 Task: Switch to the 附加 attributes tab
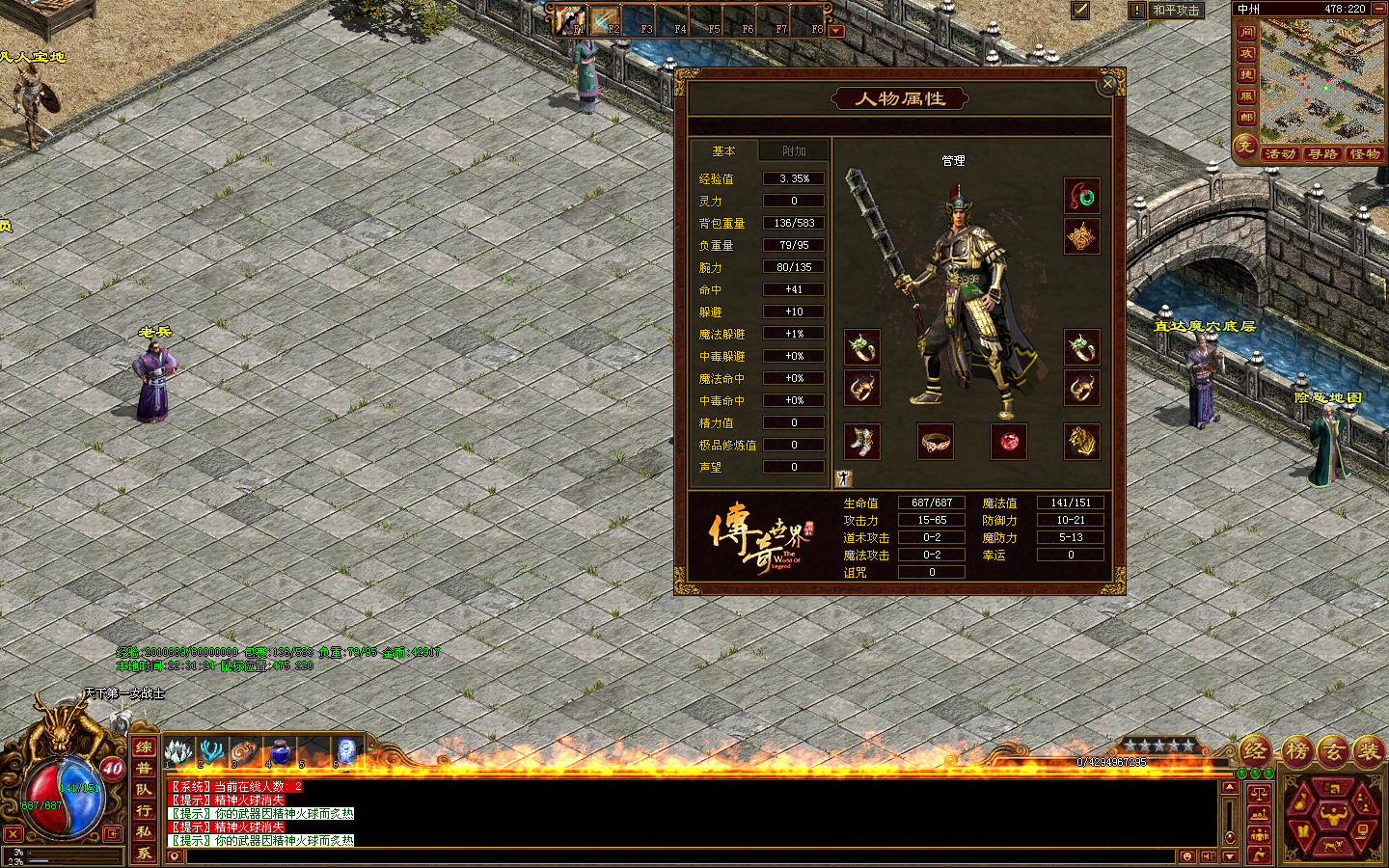[794, 151]
